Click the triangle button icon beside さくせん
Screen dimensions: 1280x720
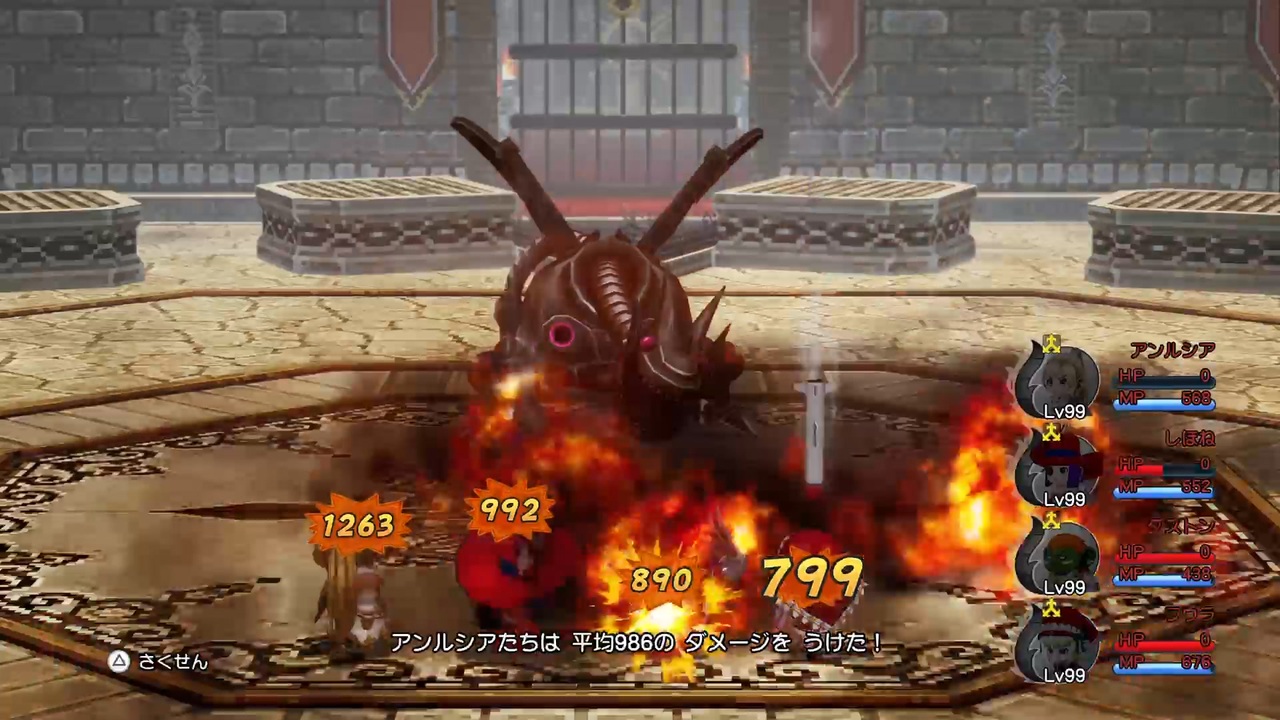118,661
